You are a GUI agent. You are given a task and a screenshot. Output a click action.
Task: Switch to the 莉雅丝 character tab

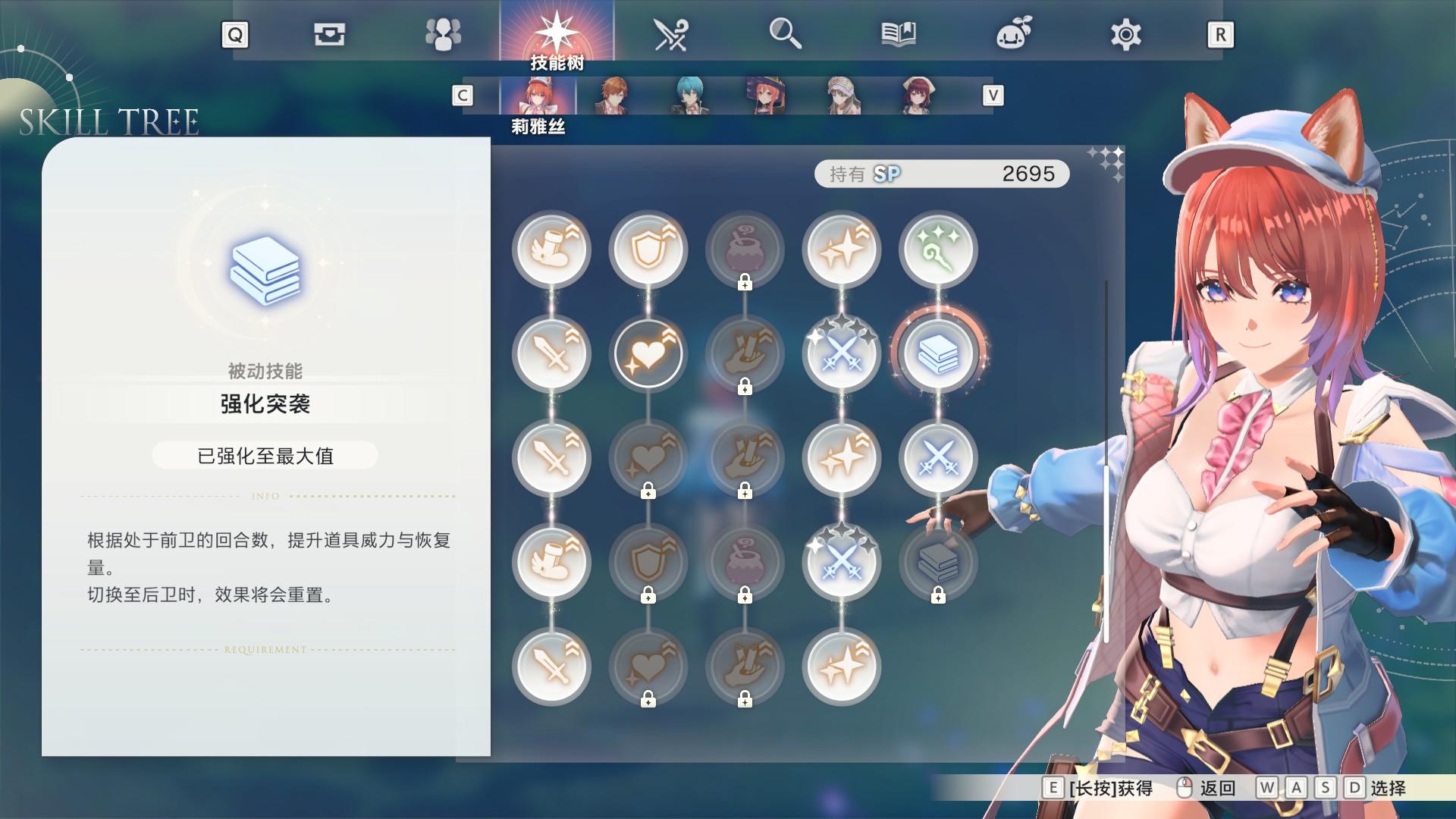coord(538,97)
